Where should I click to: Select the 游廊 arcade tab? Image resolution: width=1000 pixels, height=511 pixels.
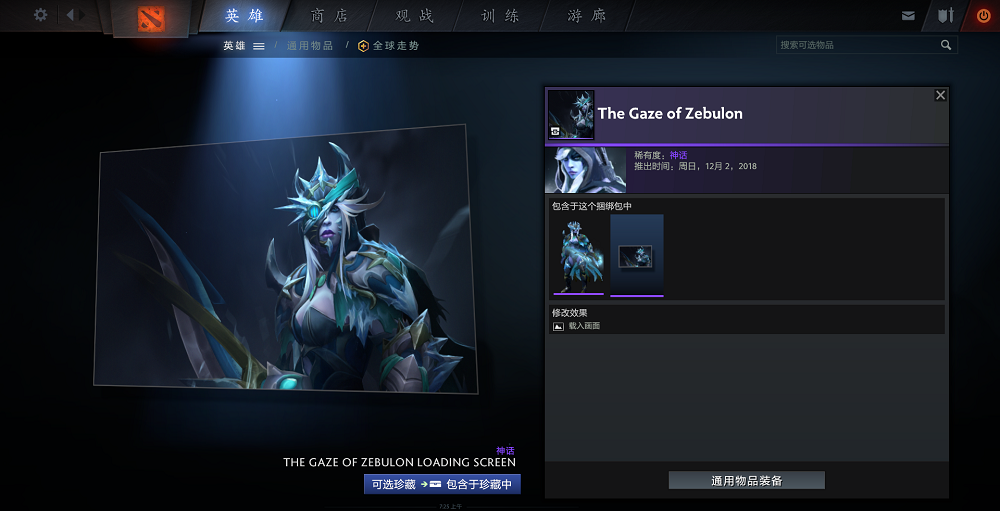[586, 16]
